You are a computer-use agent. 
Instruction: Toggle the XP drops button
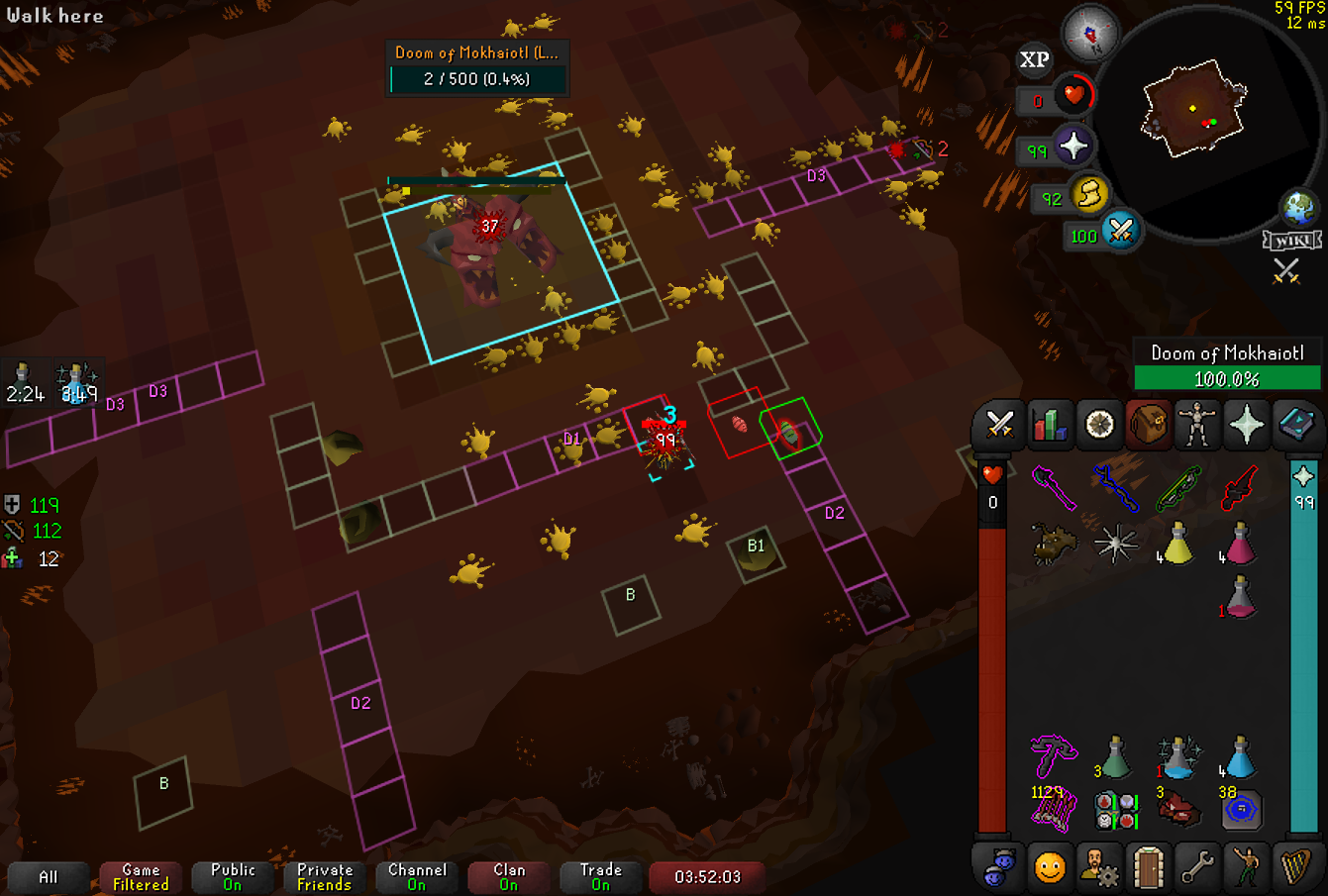tap(1034, 60)
